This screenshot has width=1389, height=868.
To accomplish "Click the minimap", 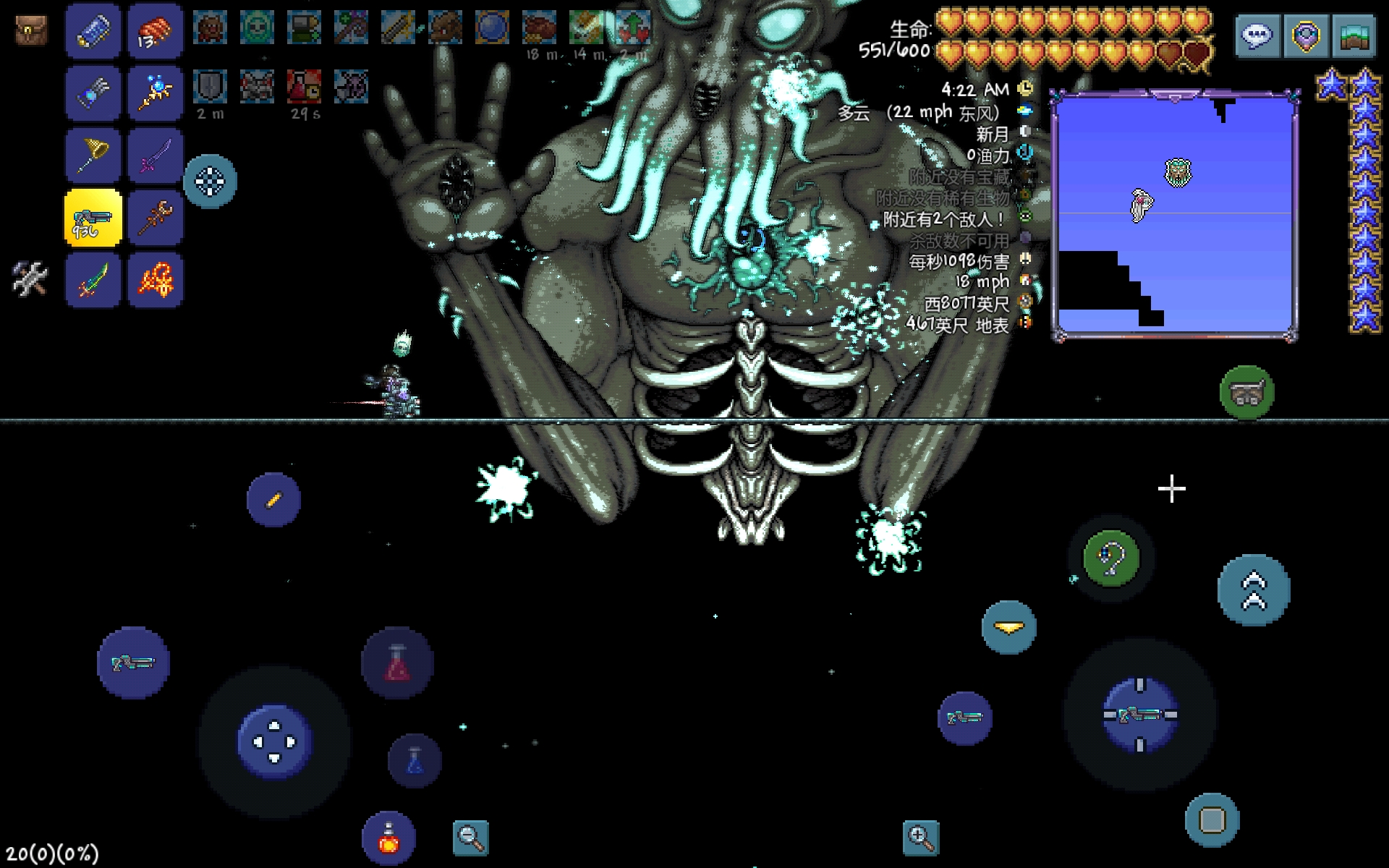I will coord(1175,214).
